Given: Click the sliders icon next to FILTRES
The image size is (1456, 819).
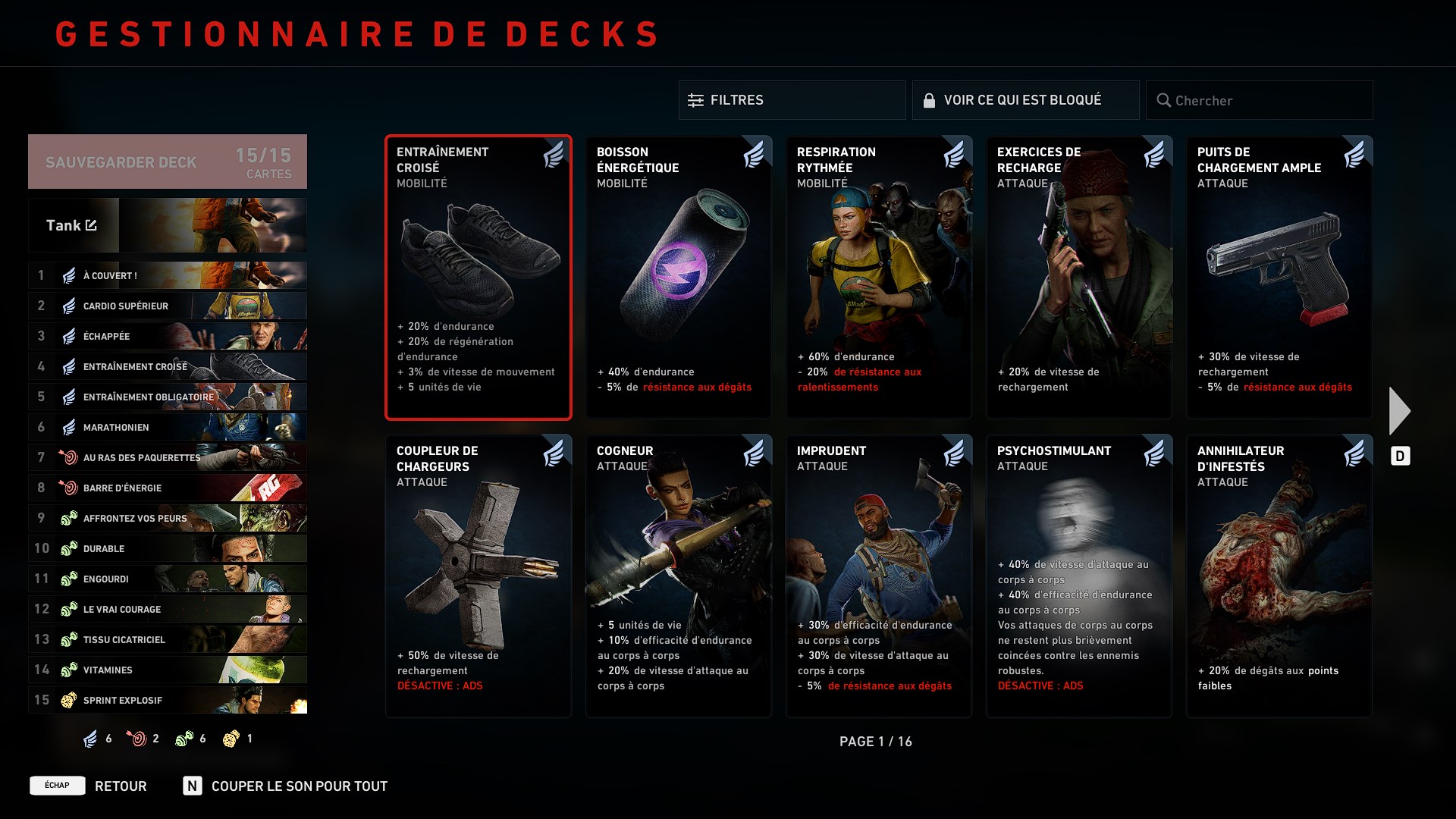Looking at the screenshot, I should coord(695,99).
